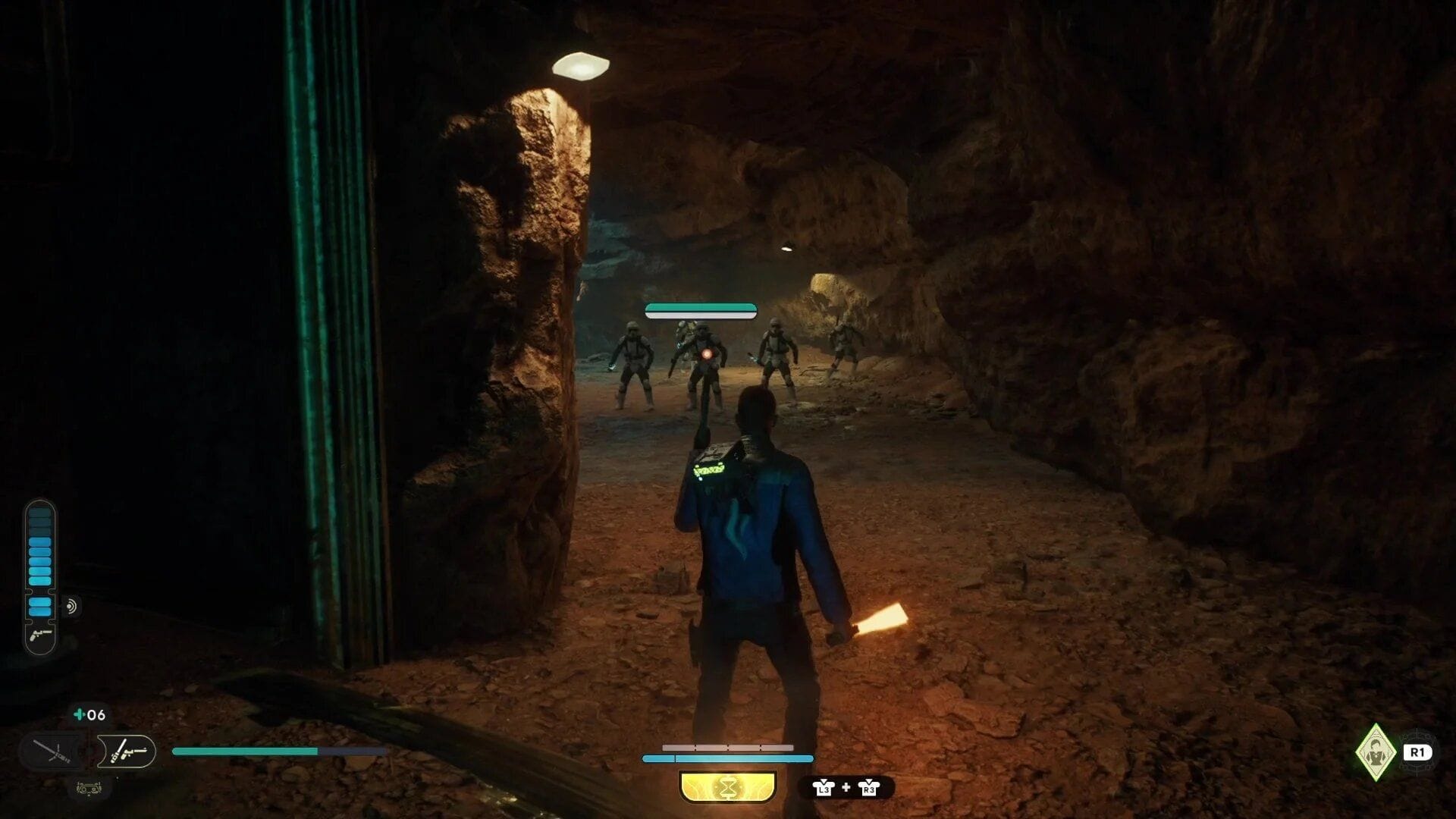
Task: Click the blue XP progress bar
Action: click(x=728, y=758)
